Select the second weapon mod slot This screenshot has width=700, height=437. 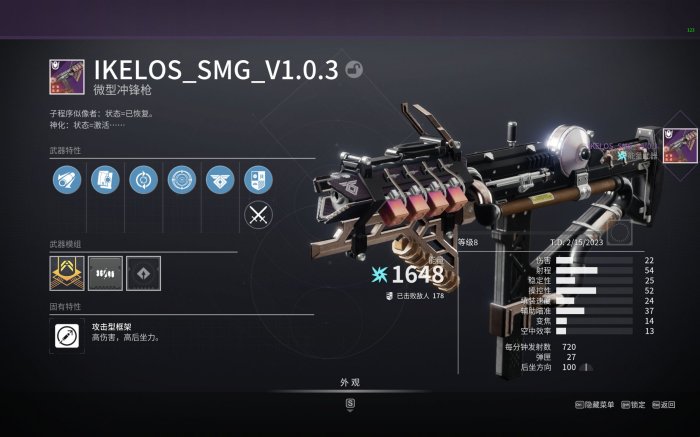tap(104, 270)
